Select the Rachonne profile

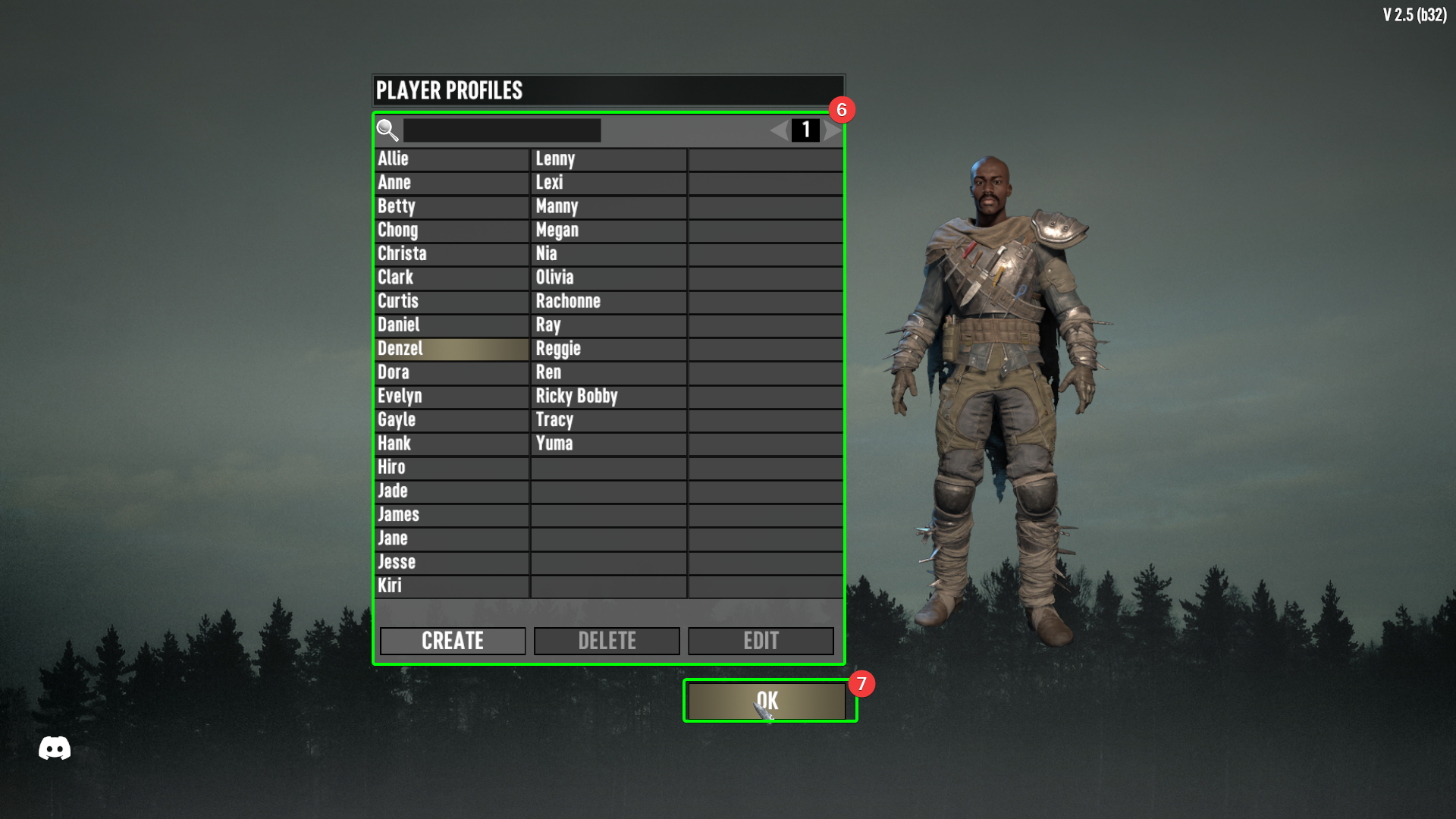tap(607, 301)
